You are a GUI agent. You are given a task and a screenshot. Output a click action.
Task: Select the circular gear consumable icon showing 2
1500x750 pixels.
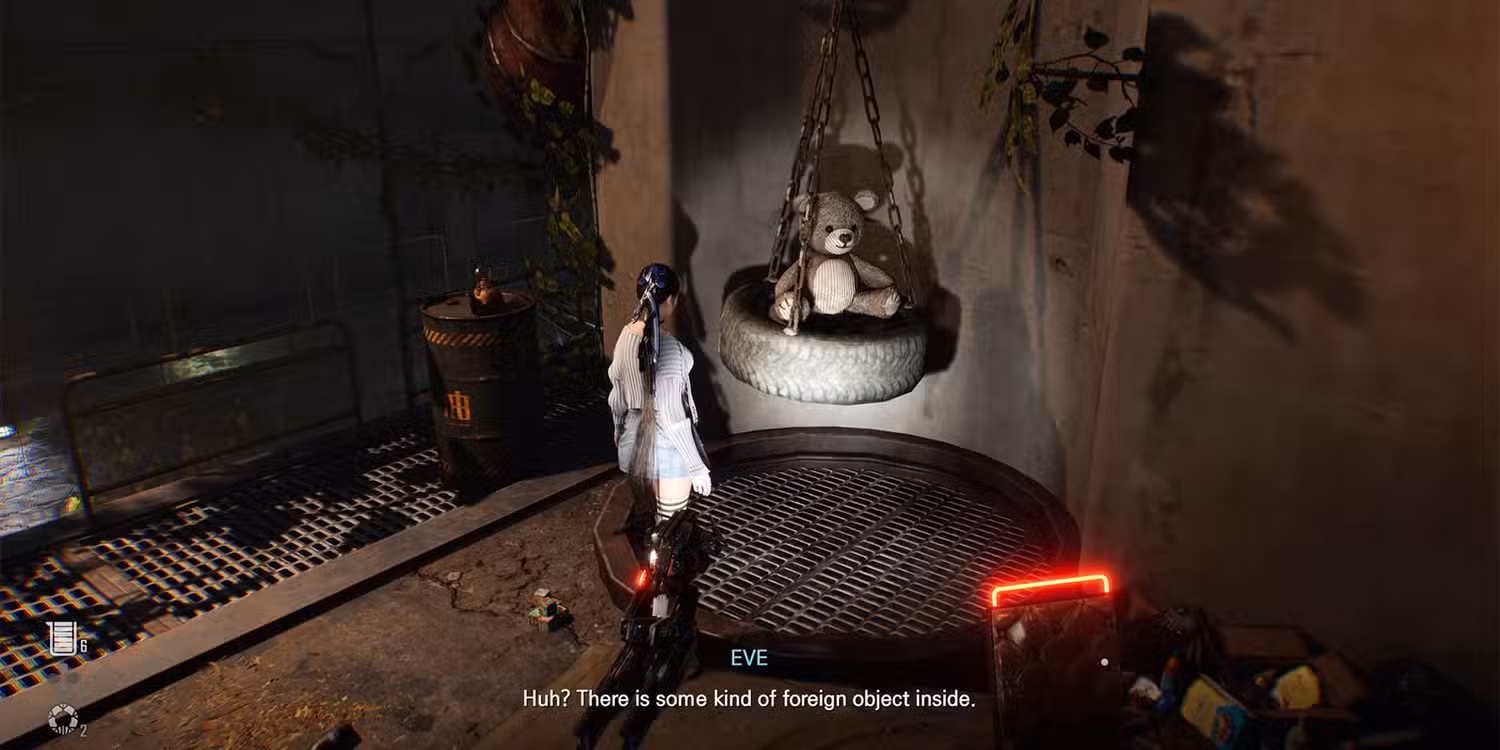point(62,718)
